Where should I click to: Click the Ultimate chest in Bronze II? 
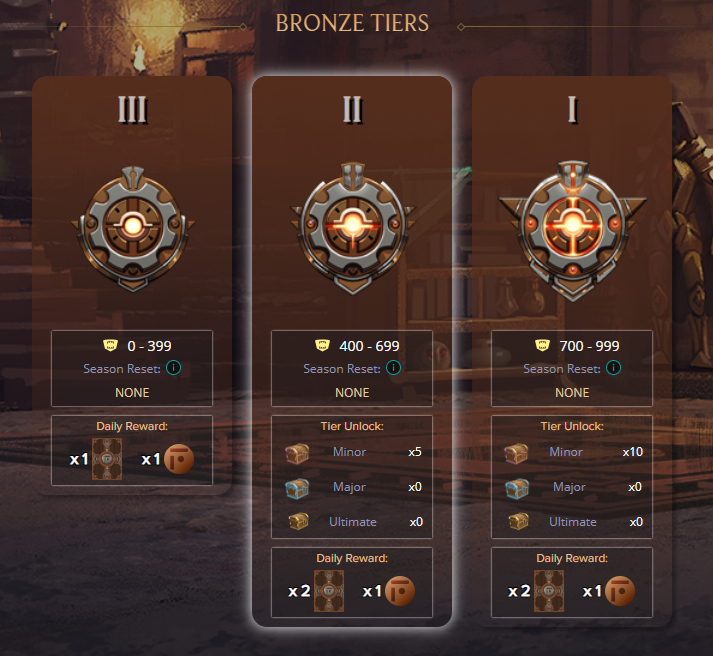click(x=299, y=521)
